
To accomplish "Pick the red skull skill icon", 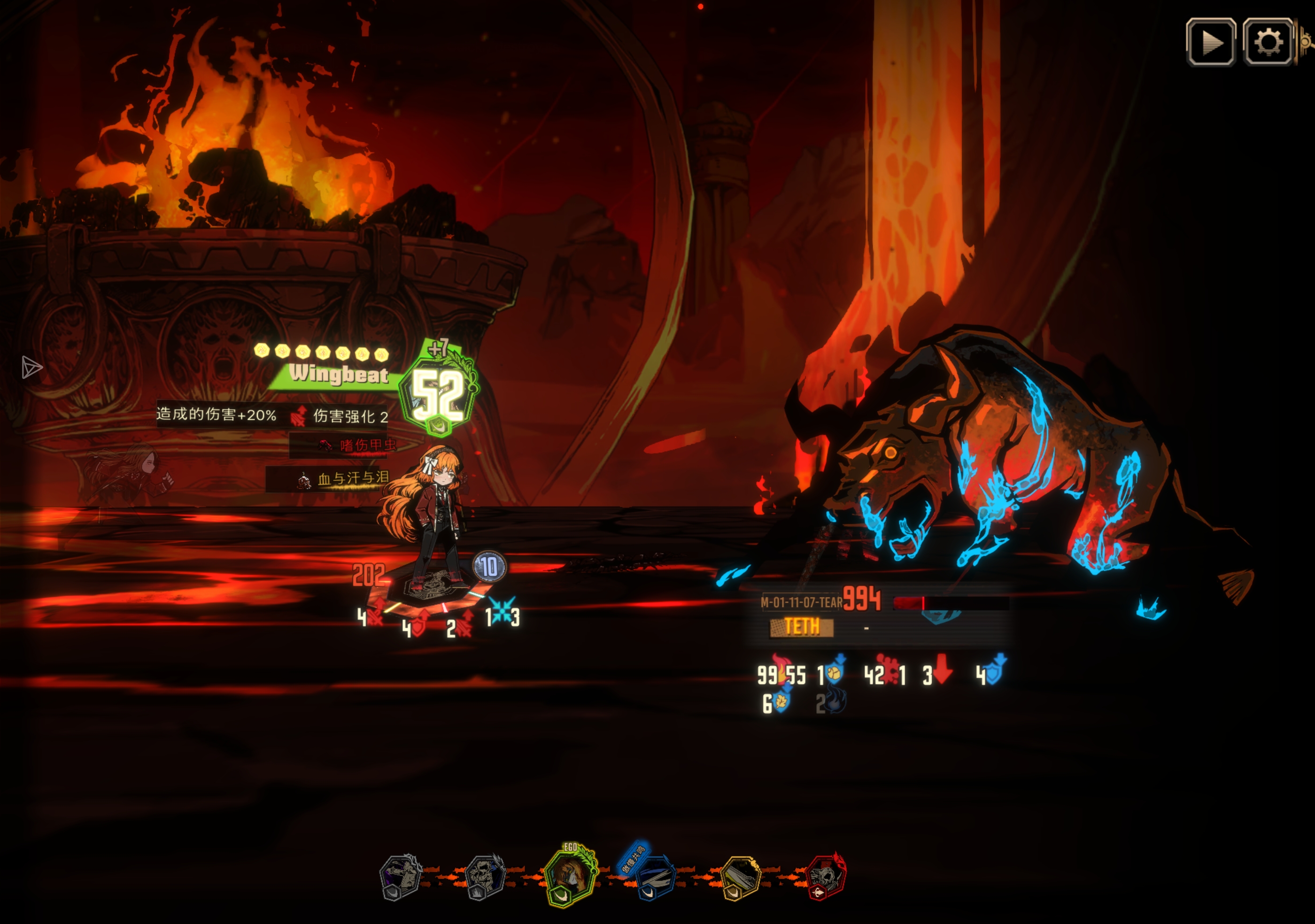I will (825, 877).
